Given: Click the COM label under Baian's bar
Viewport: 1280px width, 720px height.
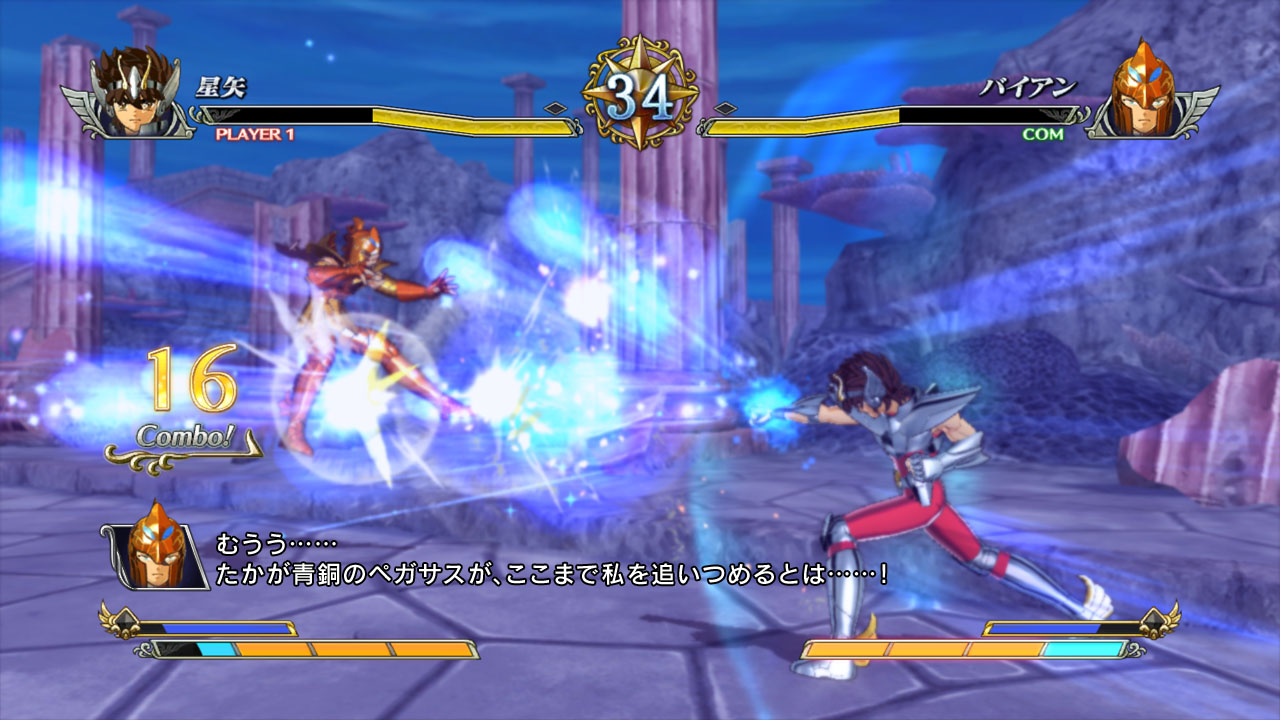Looking at the screenshot, I should (x=1043, y=134).
